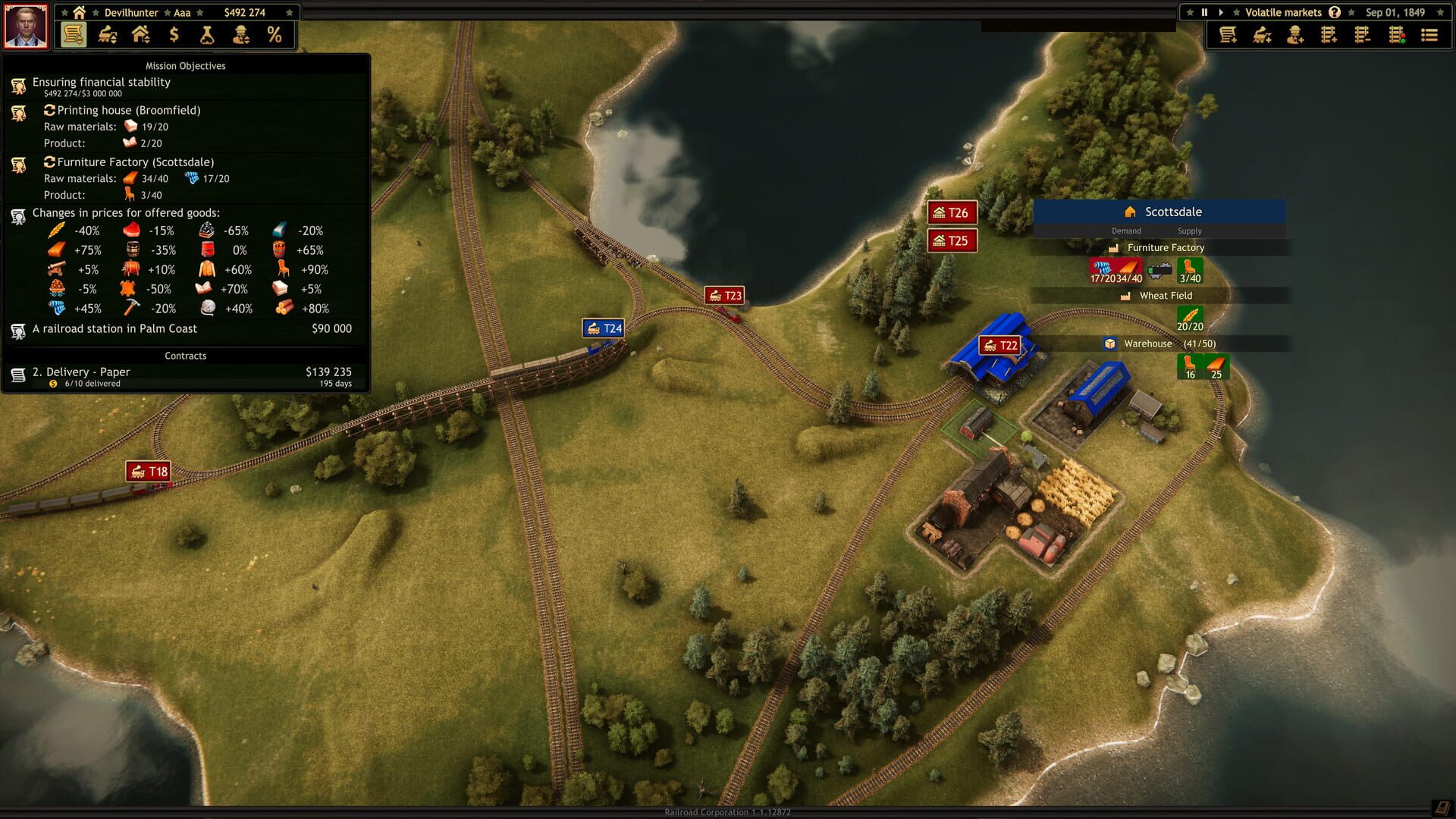Open the finances dollar sign icon
Image resolution: width=1456 pixels, height=819 pixels.
coord(173,35)
